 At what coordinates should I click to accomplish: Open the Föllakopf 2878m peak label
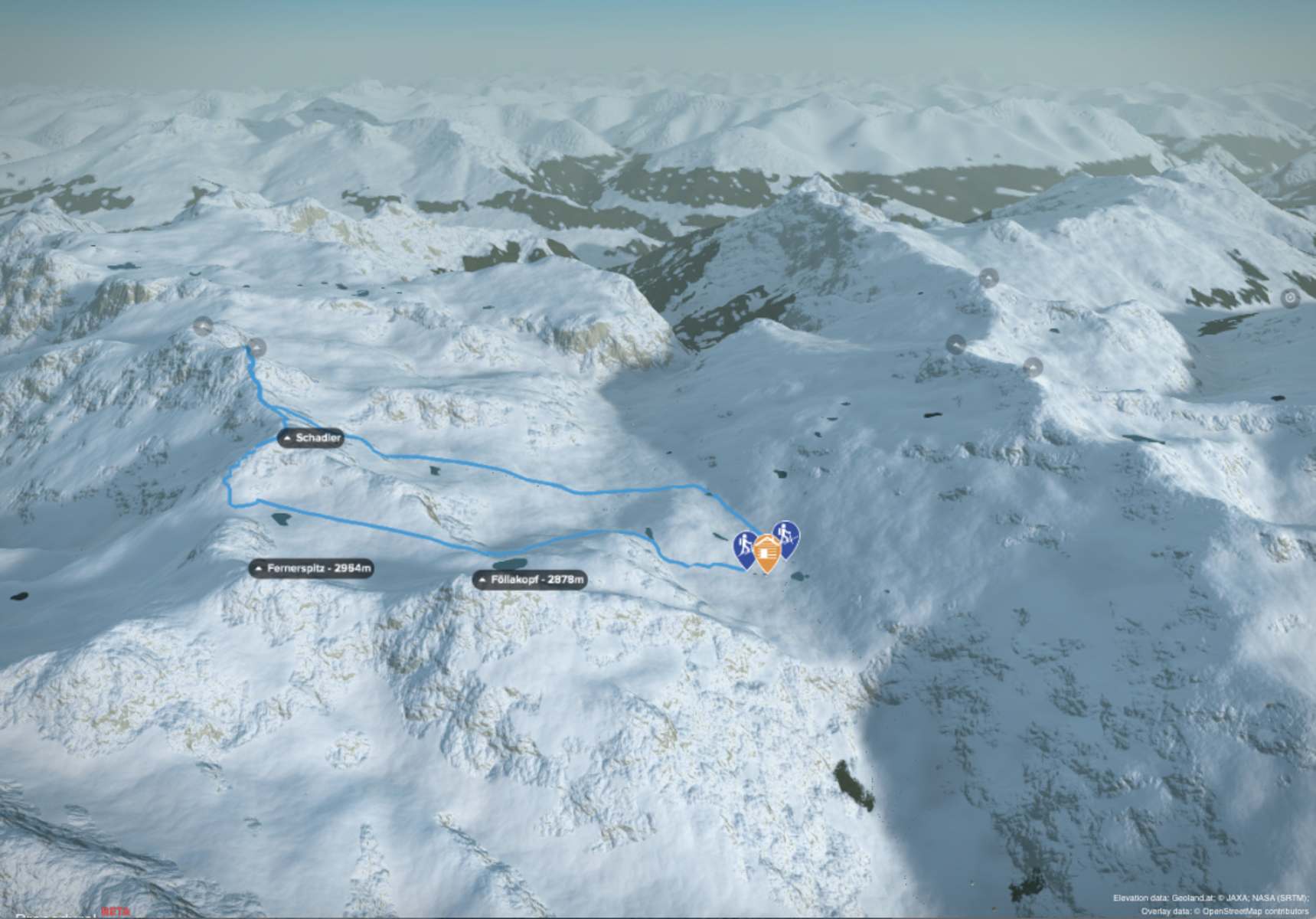[530, 580]
